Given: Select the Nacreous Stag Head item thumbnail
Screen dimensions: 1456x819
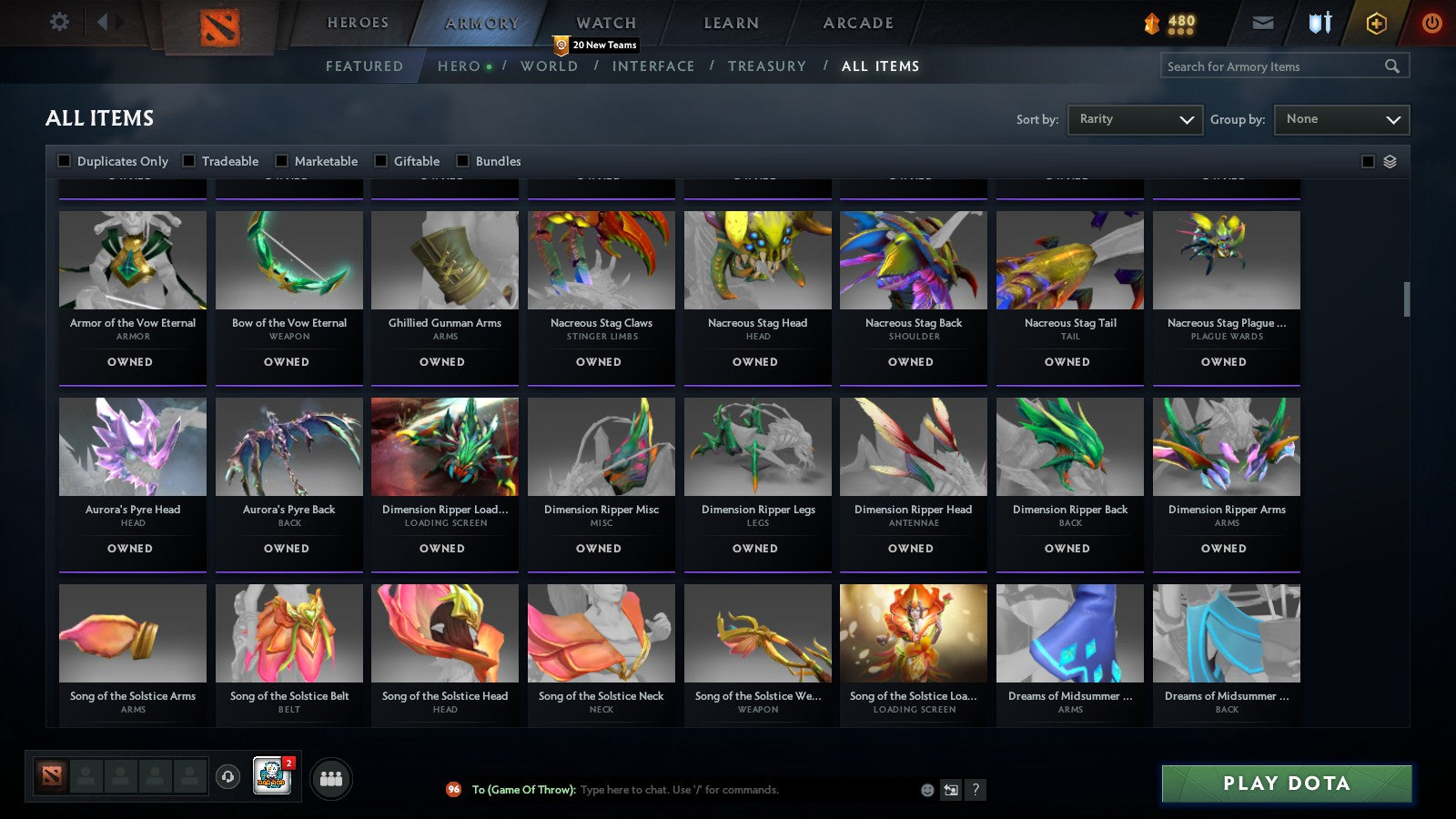Looking at the screenshot, I should point(756,259).
